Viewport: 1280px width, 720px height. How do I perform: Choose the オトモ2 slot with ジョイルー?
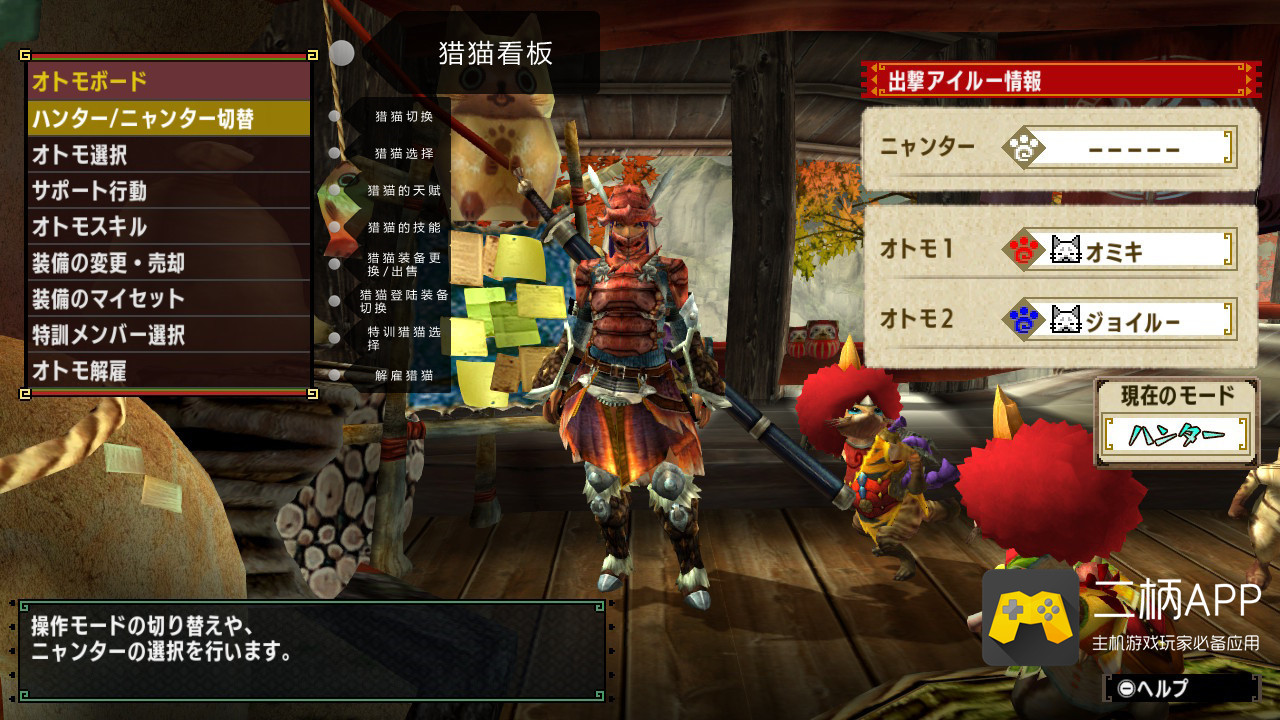click(x=1120, y=320)
